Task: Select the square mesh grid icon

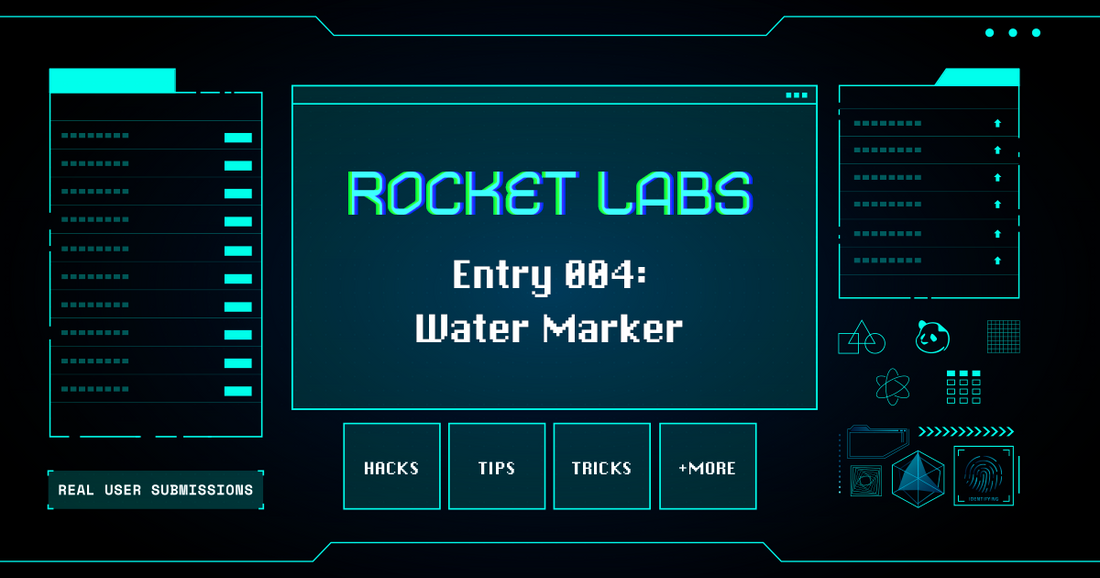Action: click(x=1003, y=337)
